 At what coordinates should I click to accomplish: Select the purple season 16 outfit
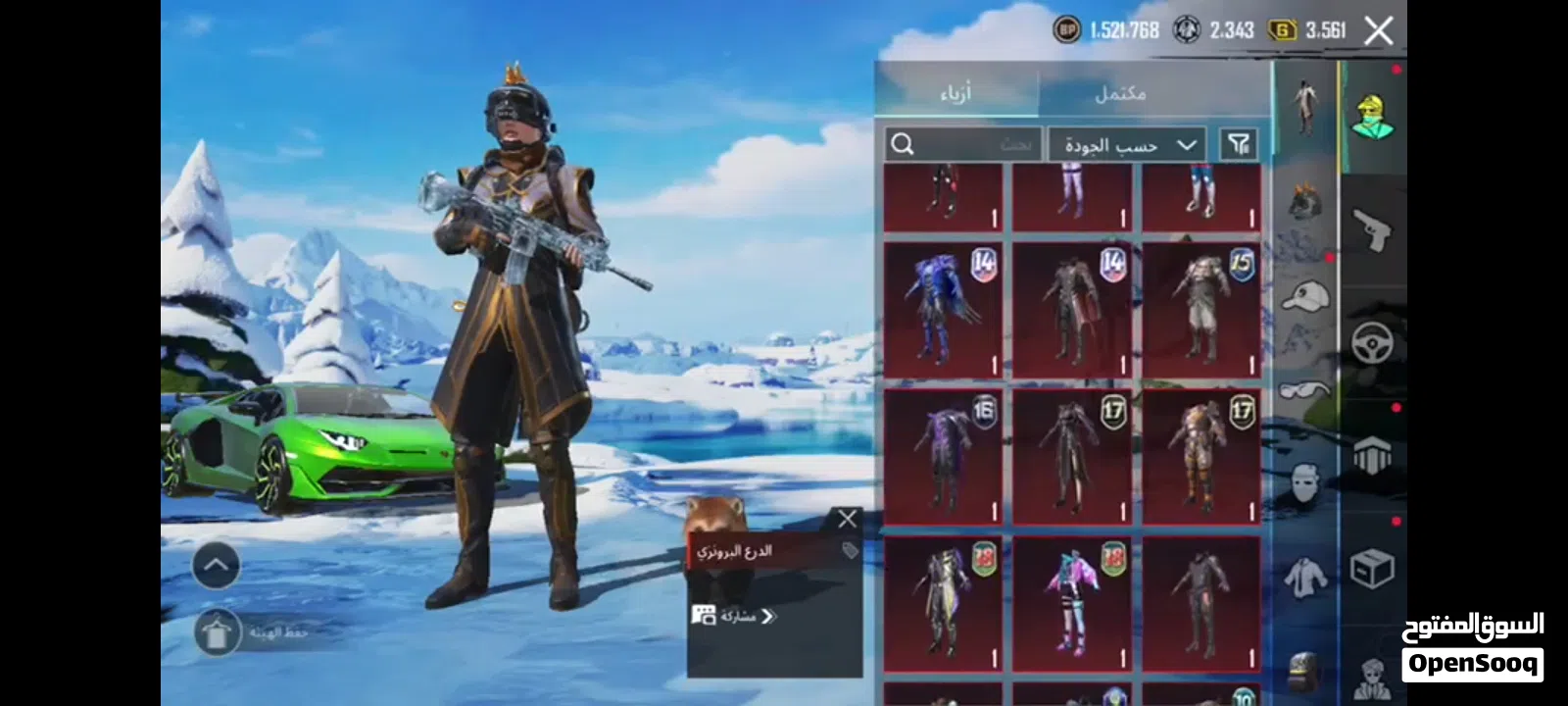(943, 457)
